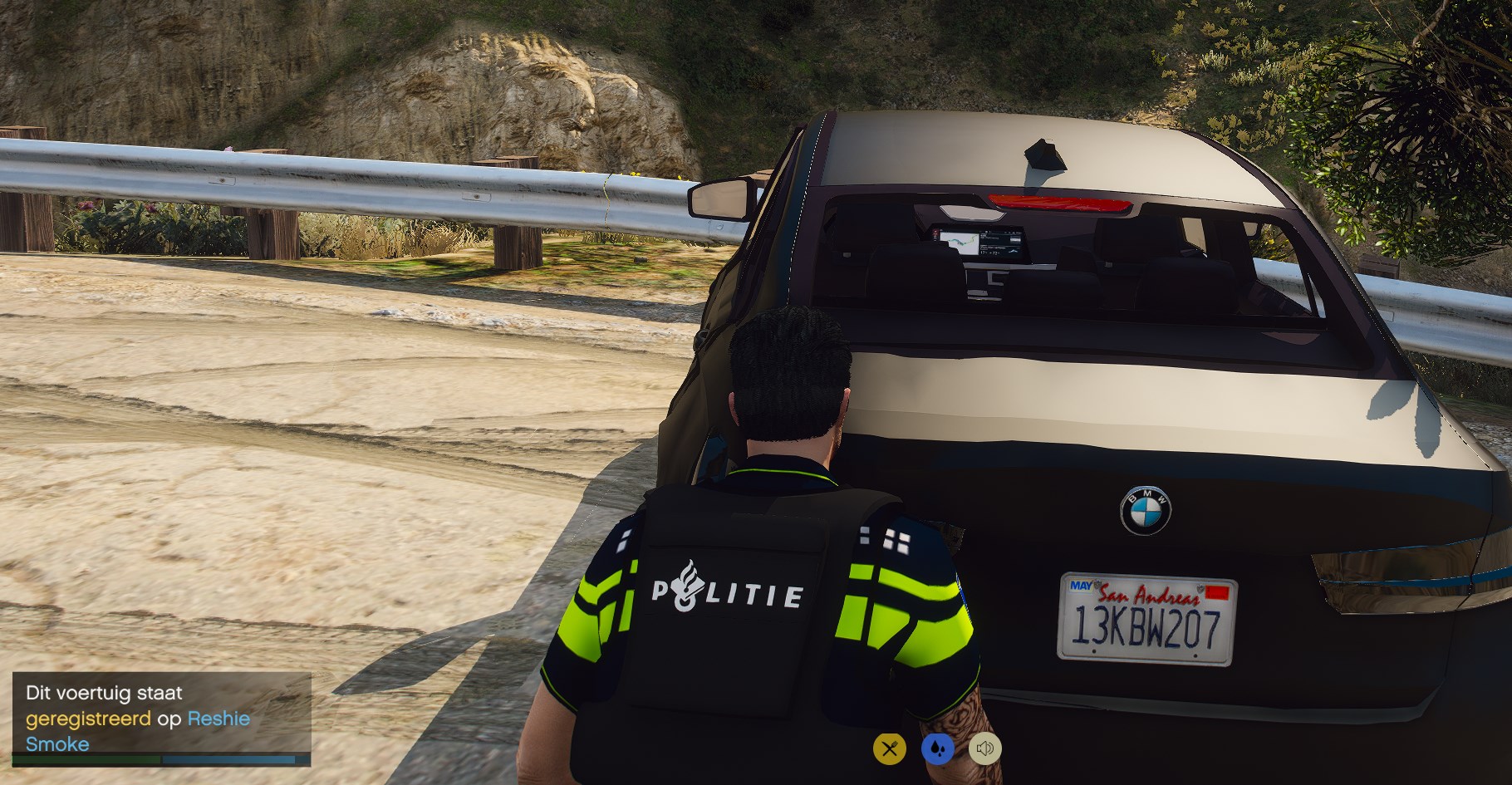Click the yellow hunger fork-and-knife icon

[x=889, y=748]
